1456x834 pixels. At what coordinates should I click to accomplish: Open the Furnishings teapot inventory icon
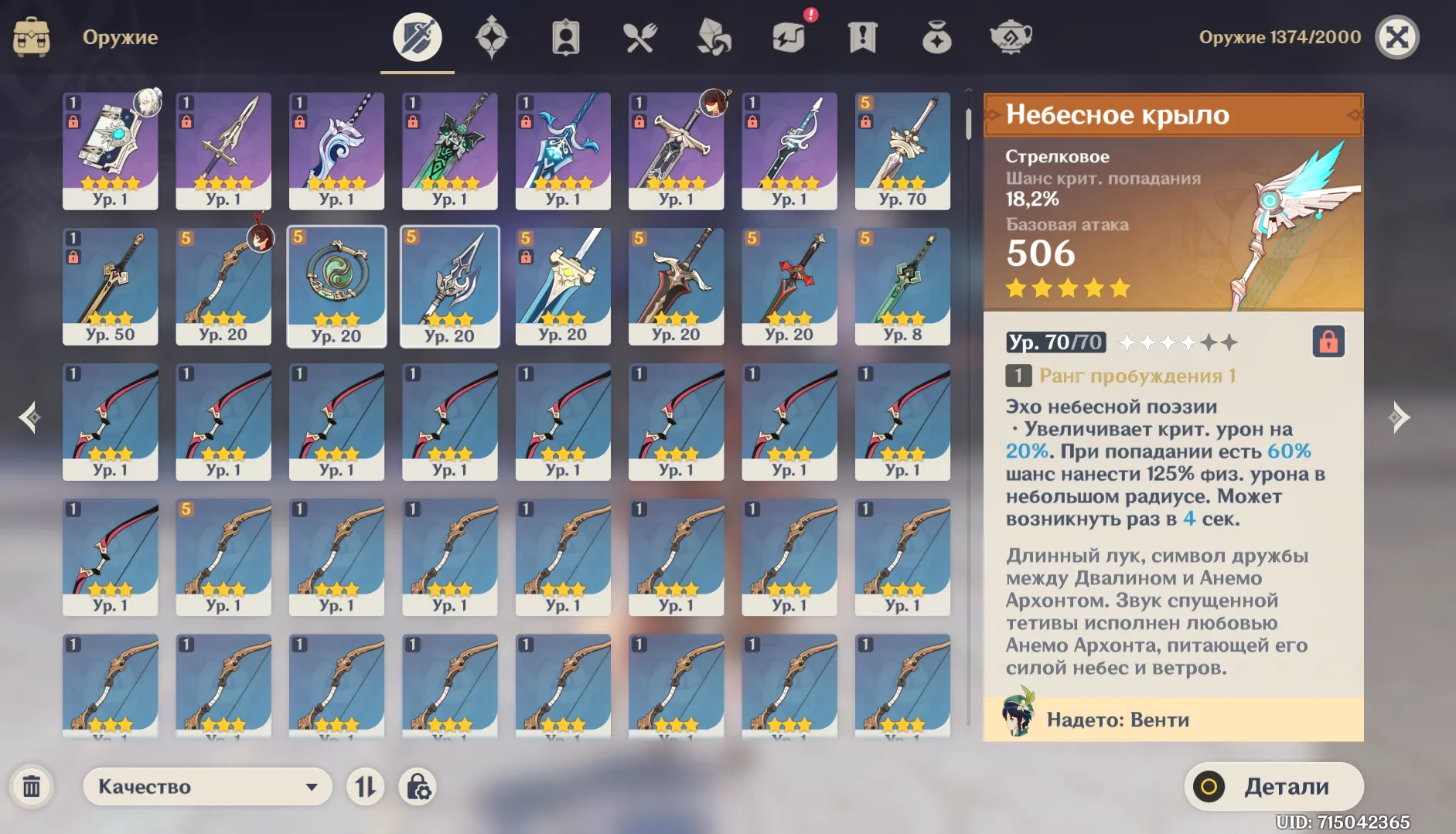tap(1011, 36)
